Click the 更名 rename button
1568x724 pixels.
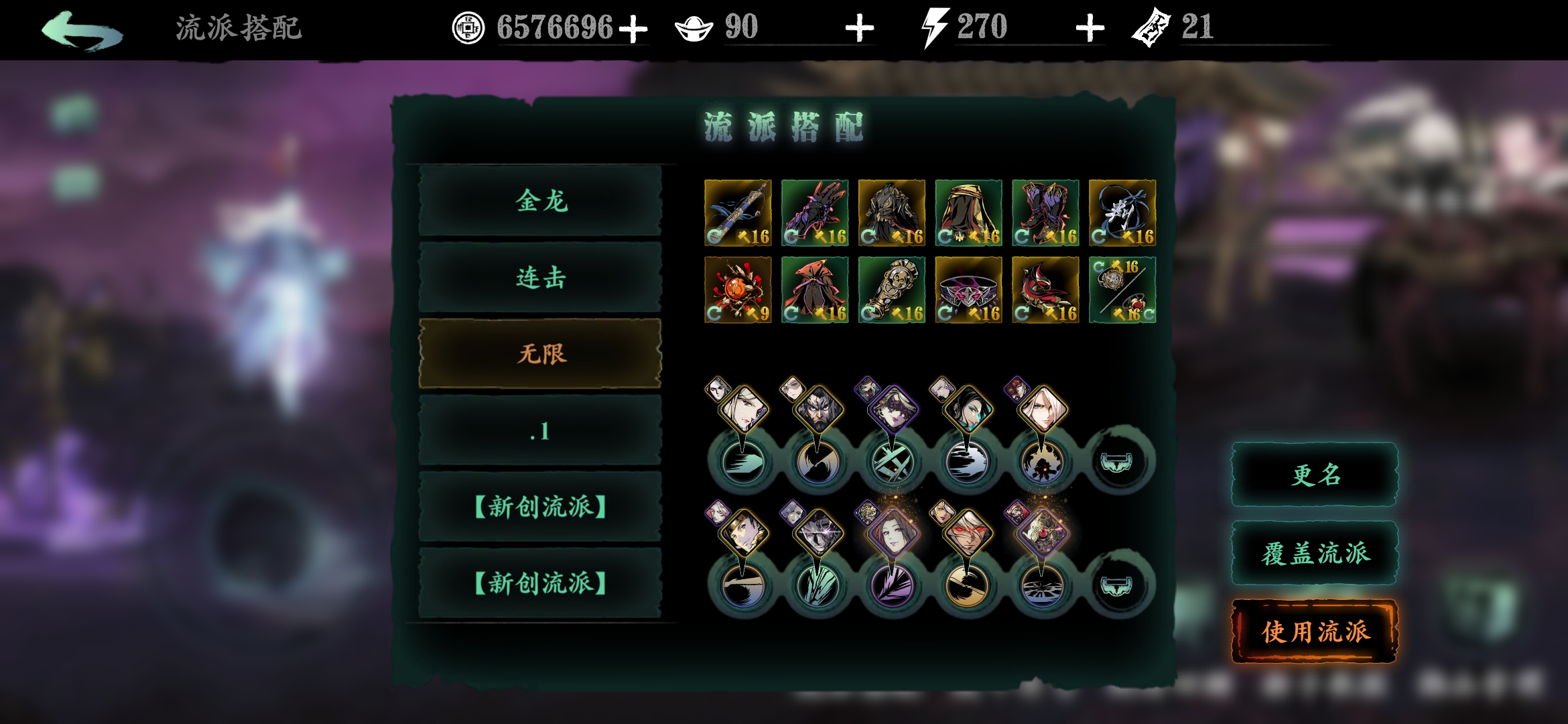tap(1315, 475)
